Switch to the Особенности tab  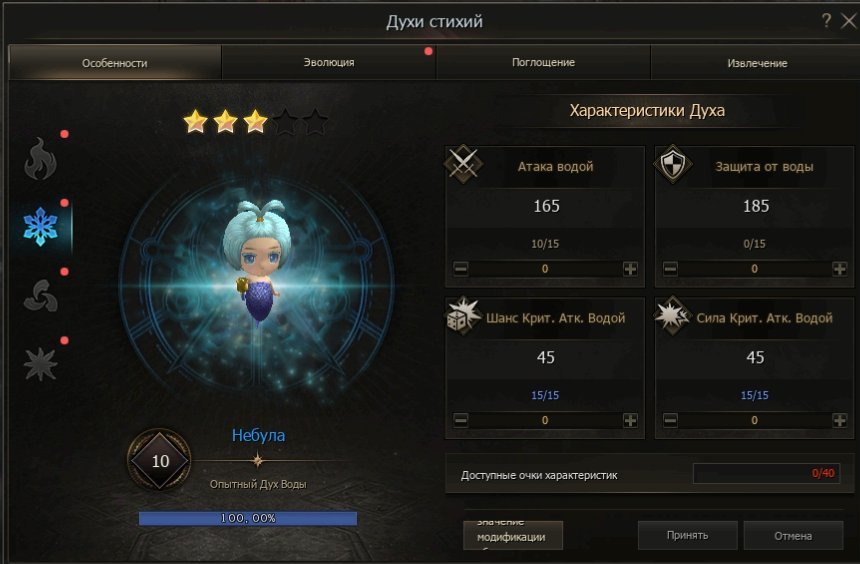pos(115,63)
